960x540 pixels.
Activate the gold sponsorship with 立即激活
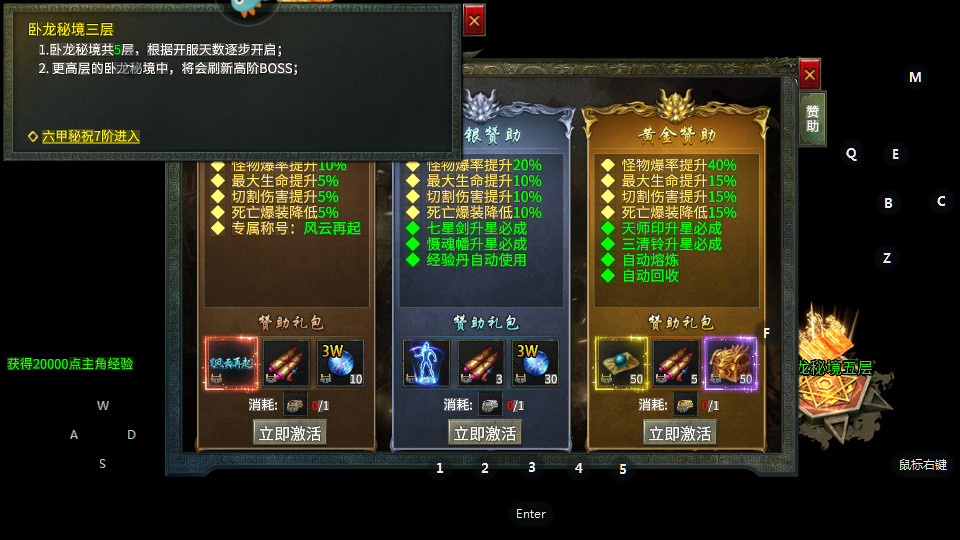[680, 433]
